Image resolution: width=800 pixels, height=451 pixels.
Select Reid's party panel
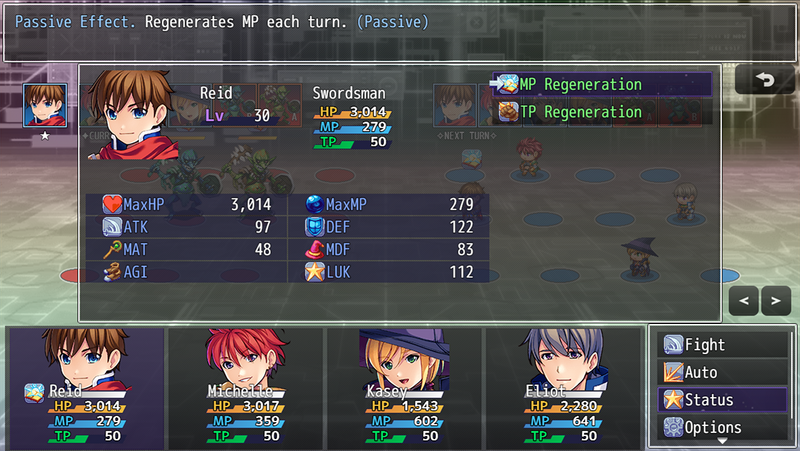[85, 385]
